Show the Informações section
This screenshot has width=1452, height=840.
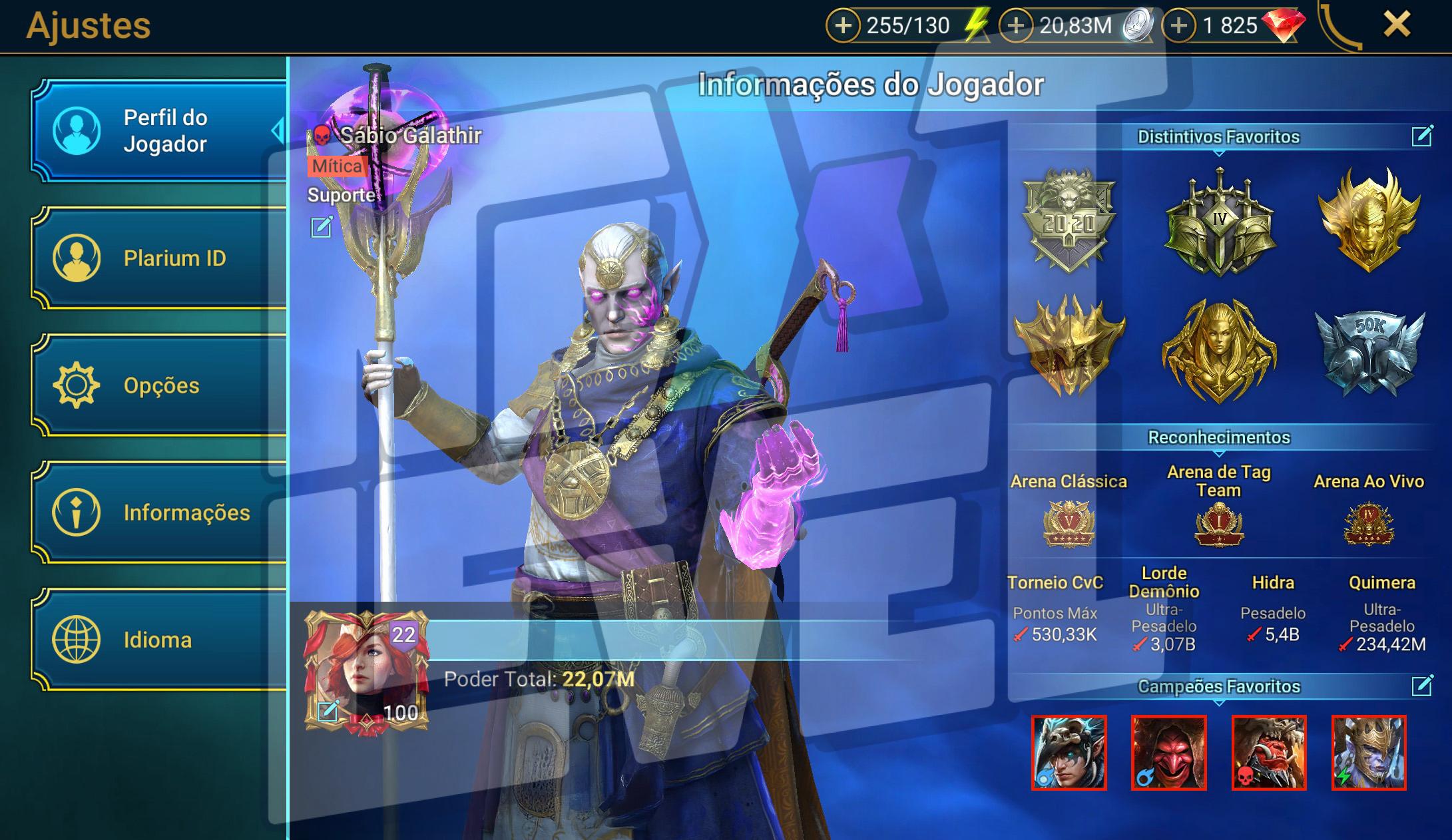click(x=160, y=512)
